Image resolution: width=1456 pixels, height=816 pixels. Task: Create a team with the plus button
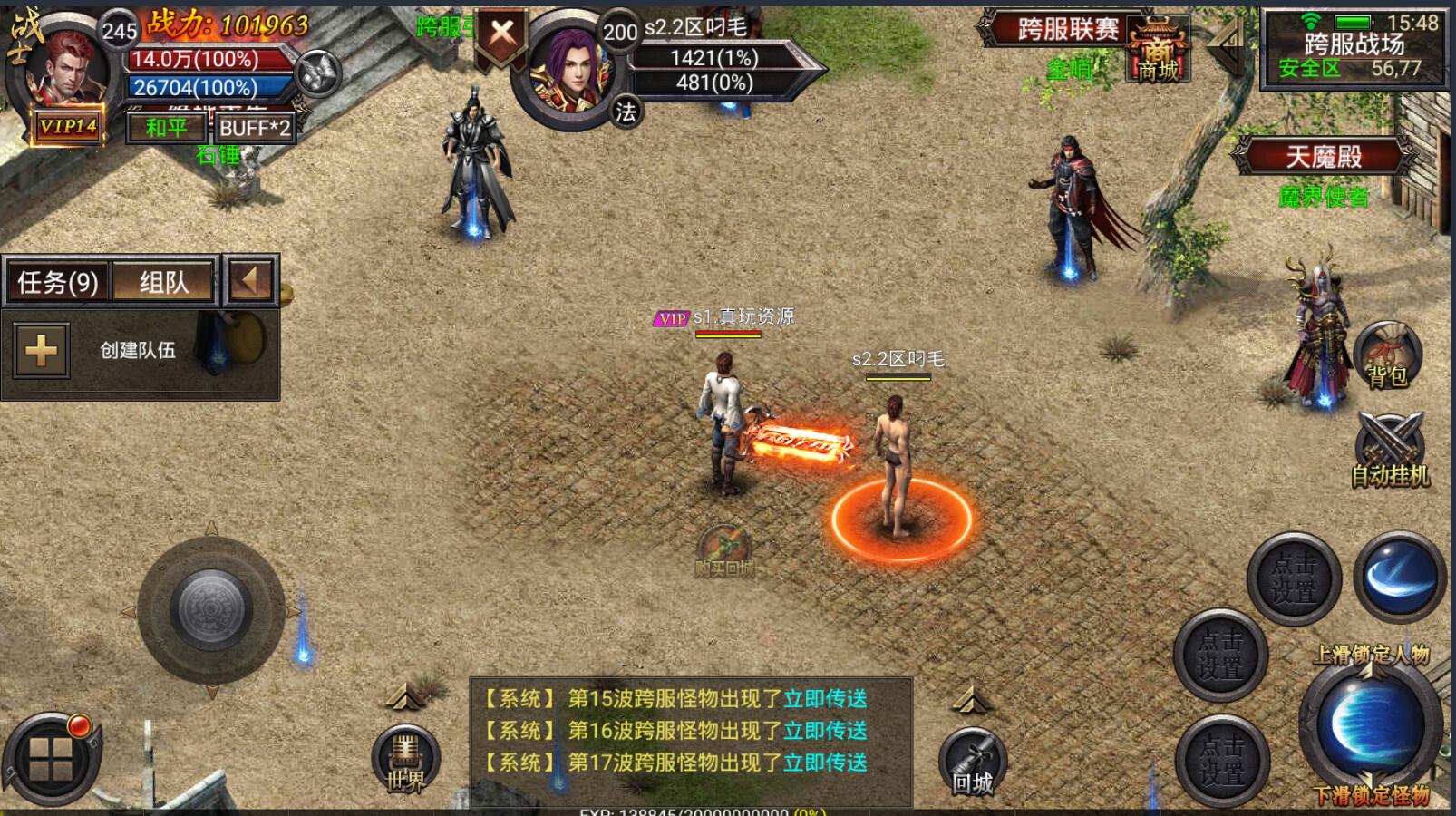tap(41, 350)
